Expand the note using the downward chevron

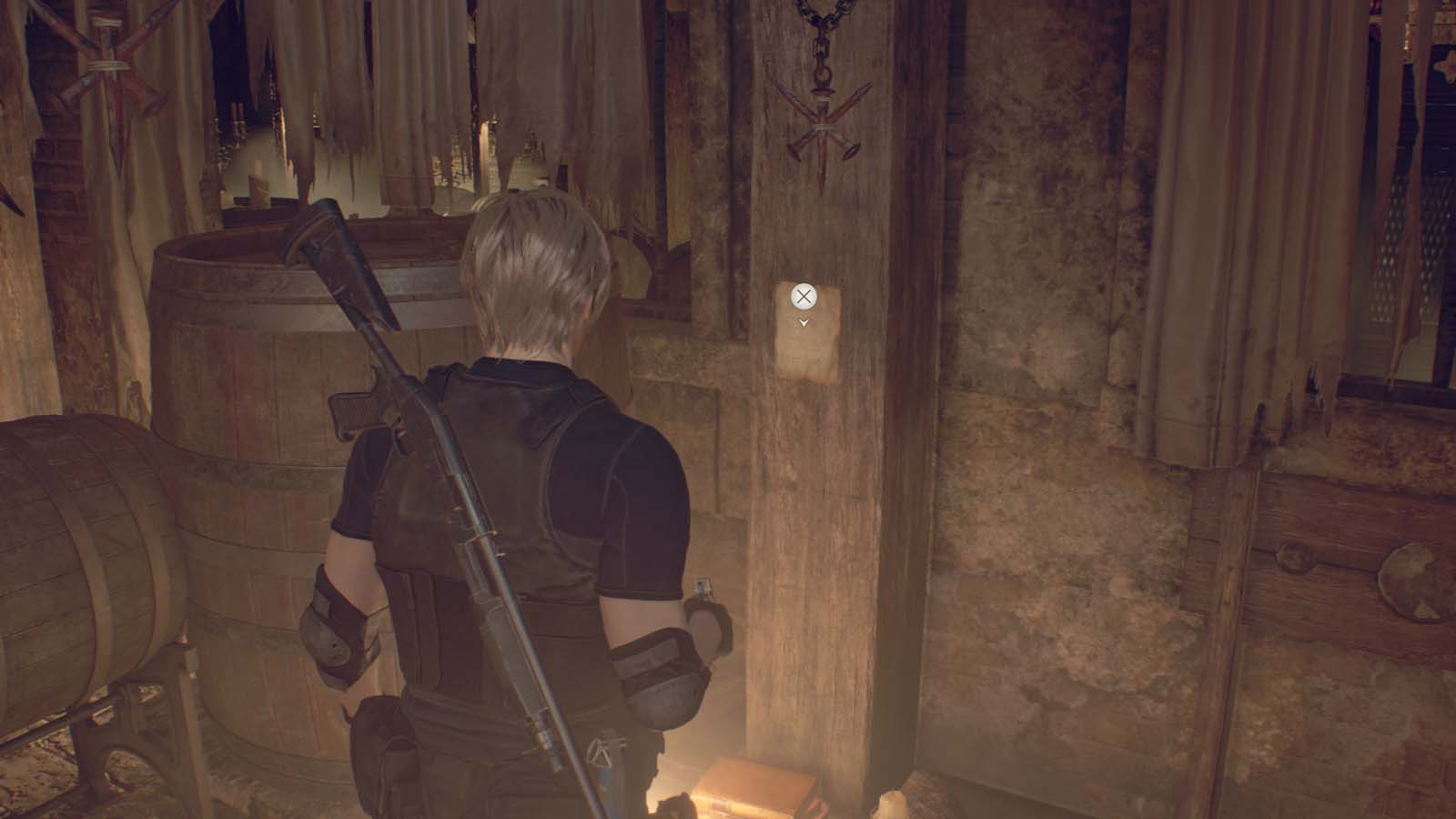806,322
